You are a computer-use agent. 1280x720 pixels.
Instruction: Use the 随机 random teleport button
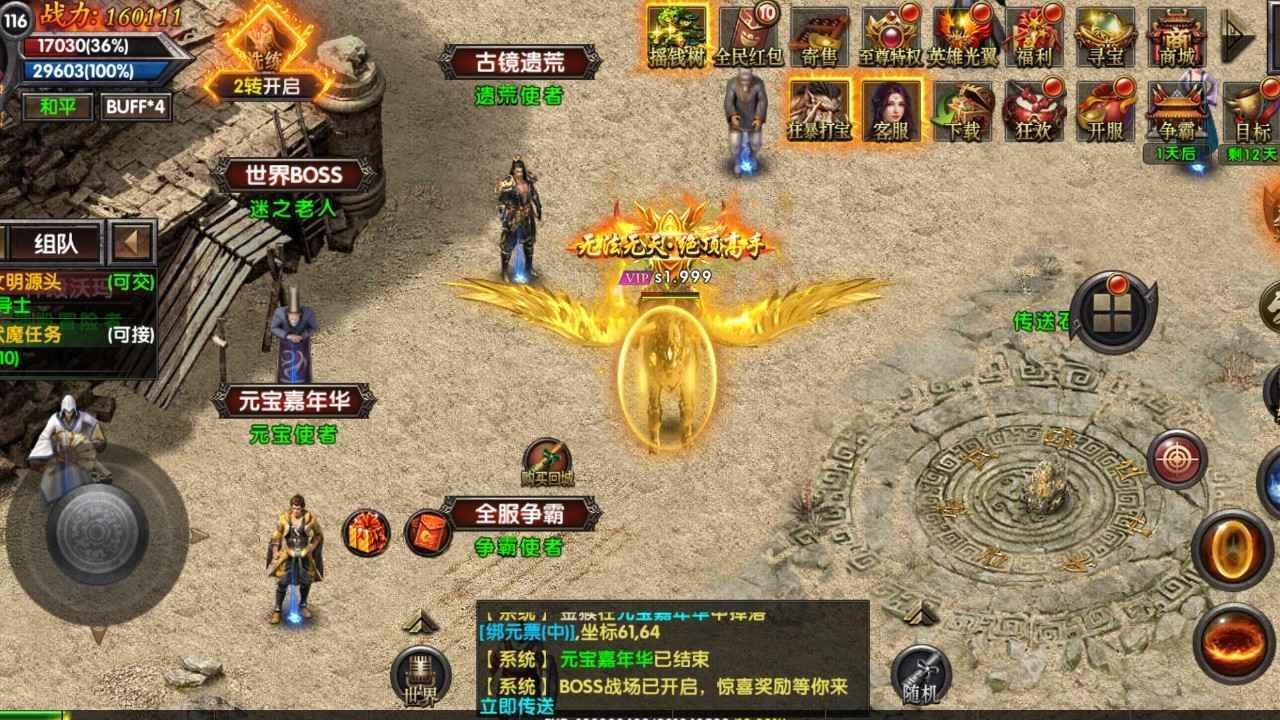(922, 671)
